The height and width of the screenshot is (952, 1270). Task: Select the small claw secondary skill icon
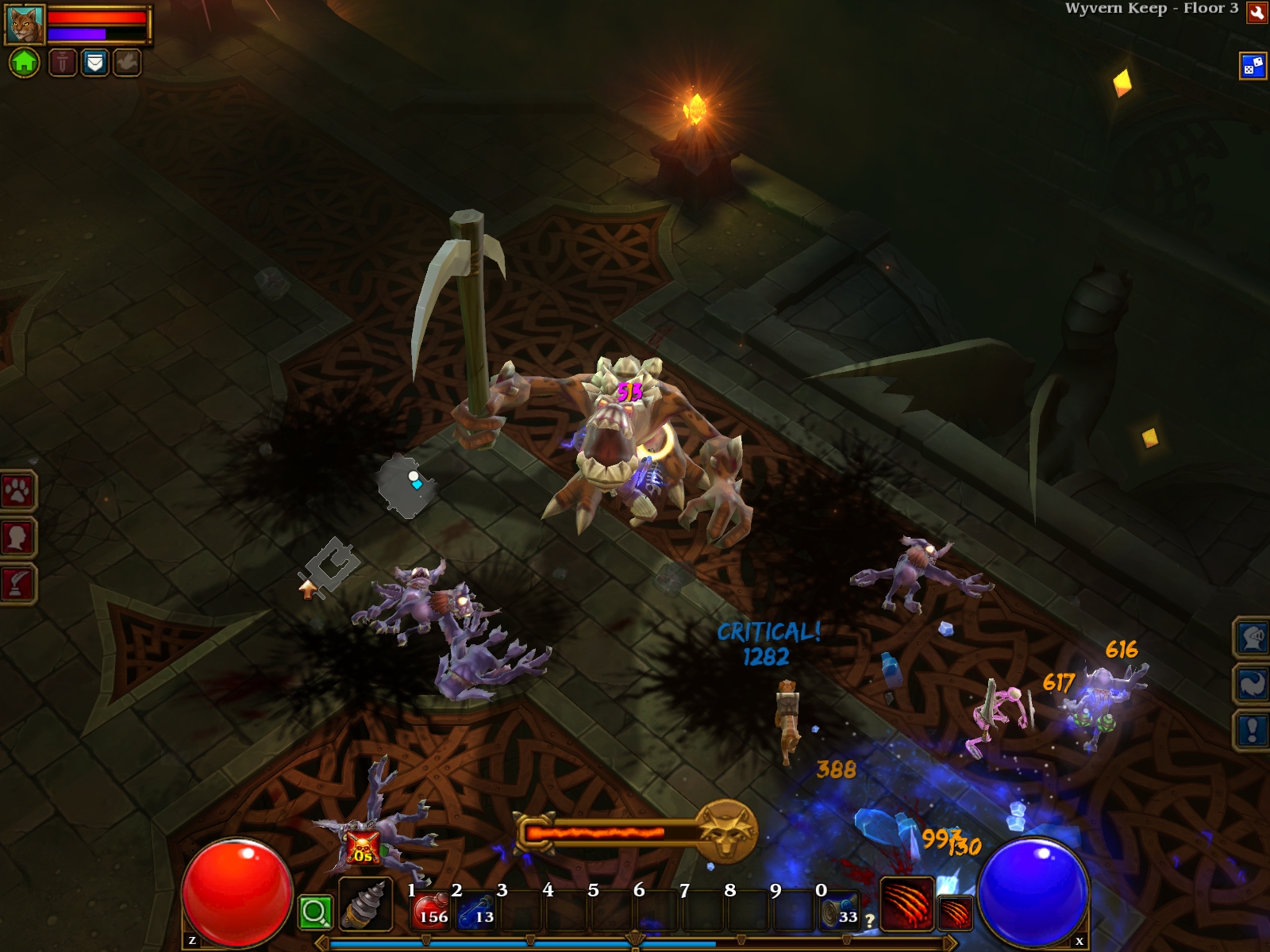(x=956, y=912)
